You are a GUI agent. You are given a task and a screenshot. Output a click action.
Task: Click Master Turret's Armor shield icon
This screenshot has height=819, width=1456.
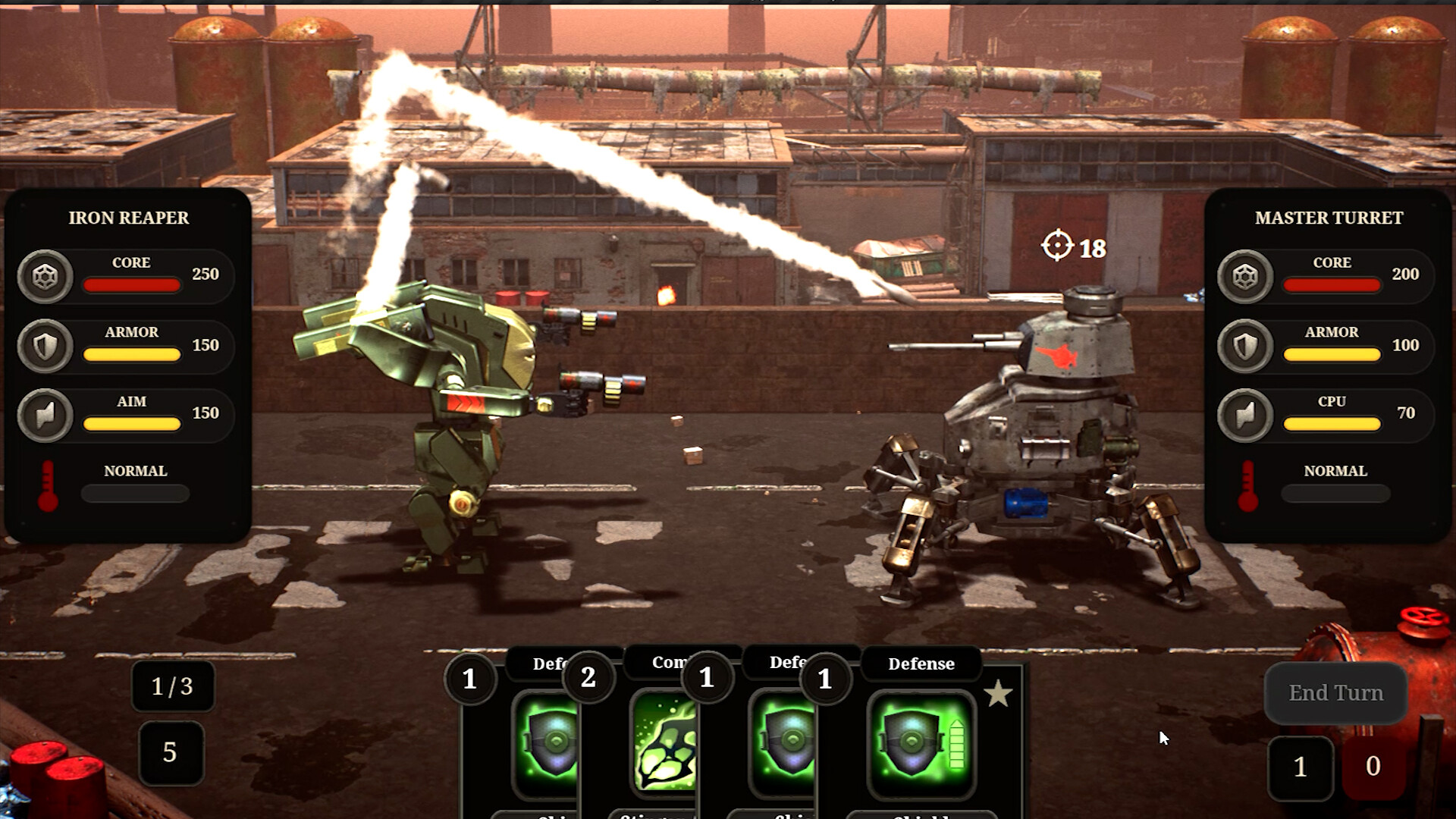pos(1244,346)
